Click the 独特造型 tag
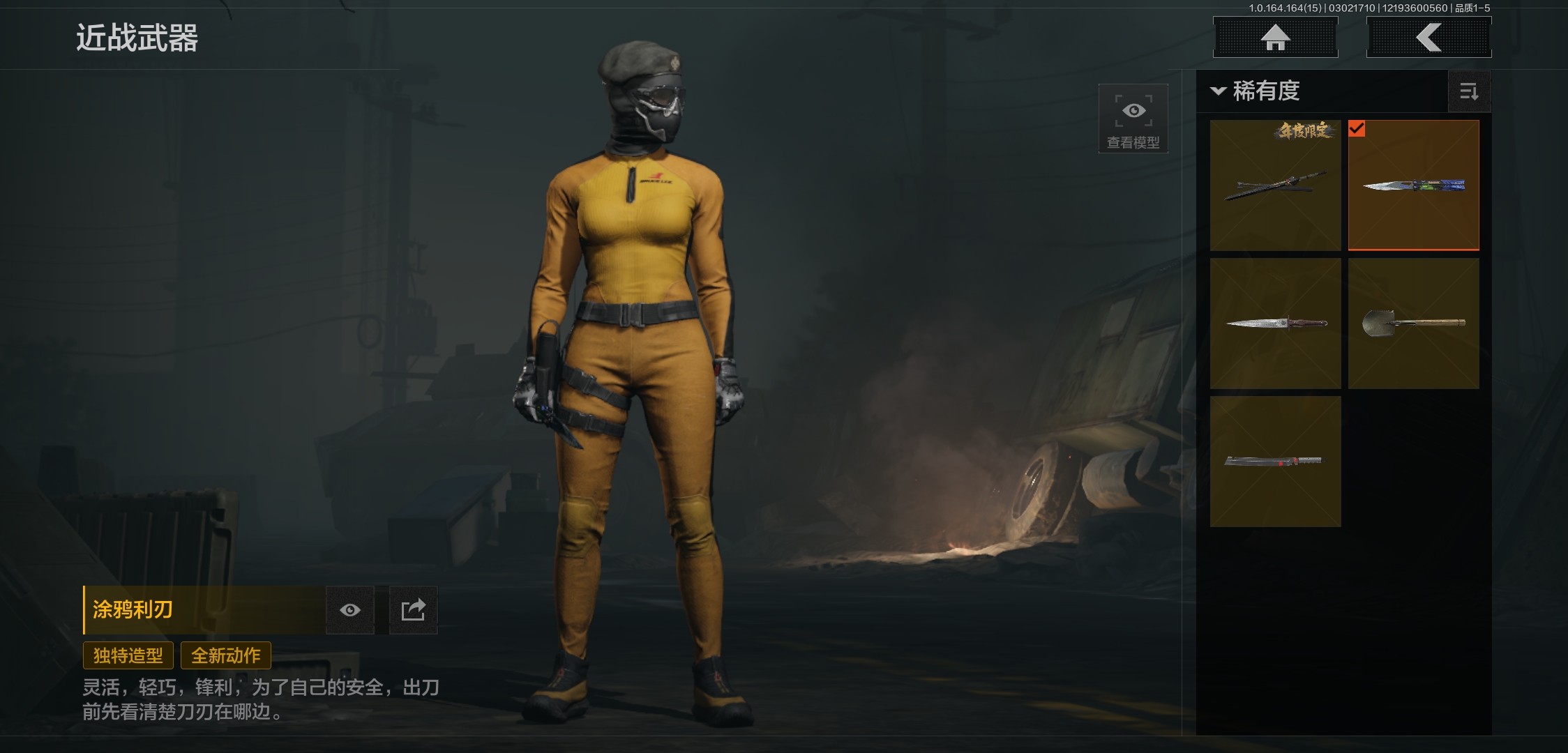Screen dimensions: 1568x753 click(x=128, y=655)
